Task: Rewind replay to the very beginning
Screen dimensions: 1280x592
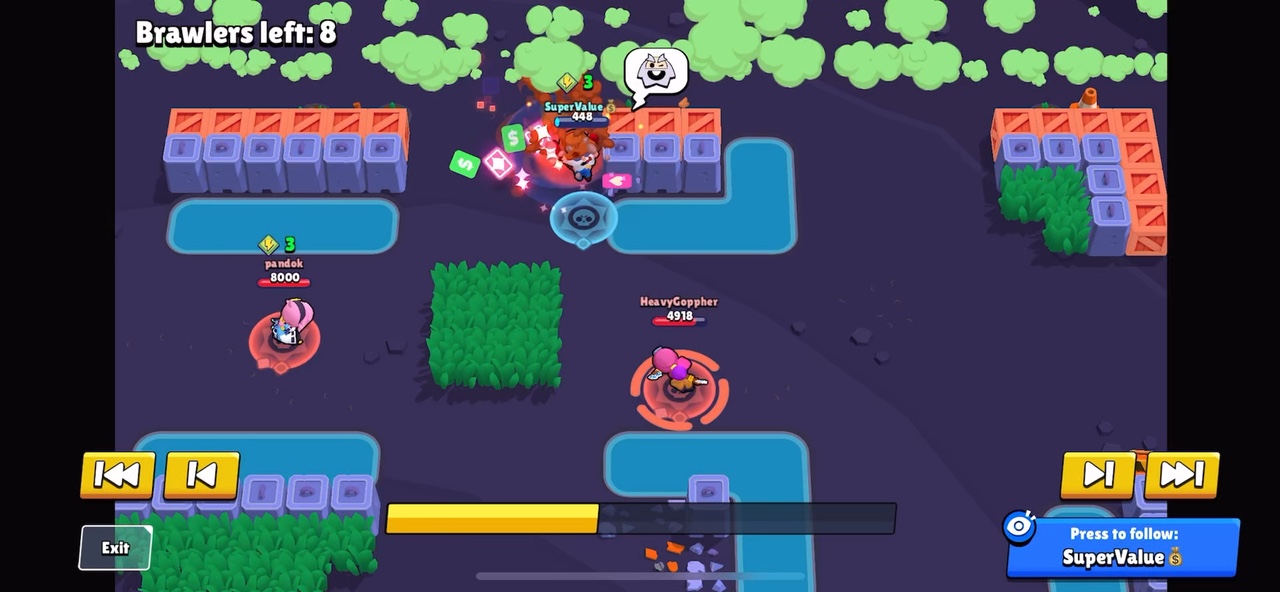Action: coord(117,475)
